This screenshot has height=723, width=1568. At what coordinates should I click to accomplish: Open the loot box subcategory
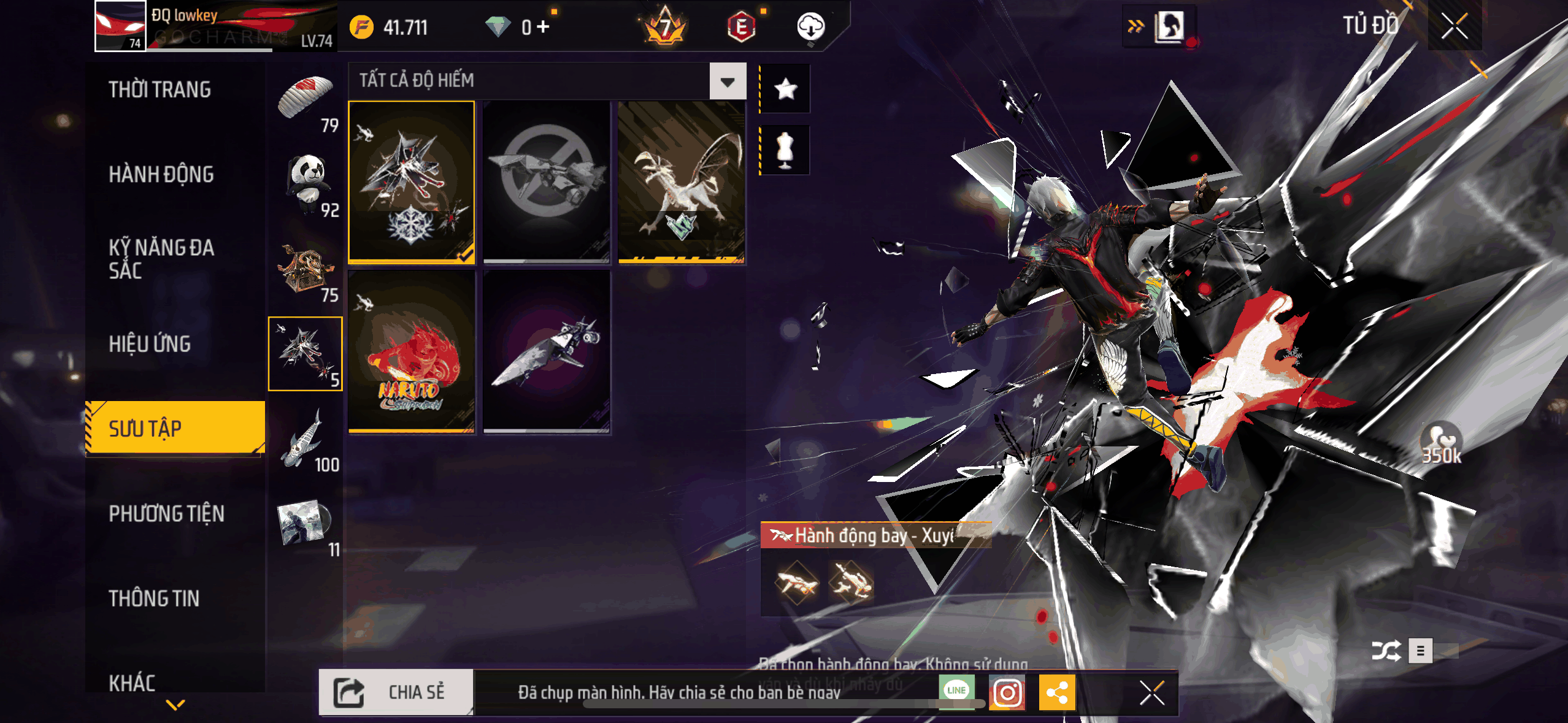tap(306, 269)
